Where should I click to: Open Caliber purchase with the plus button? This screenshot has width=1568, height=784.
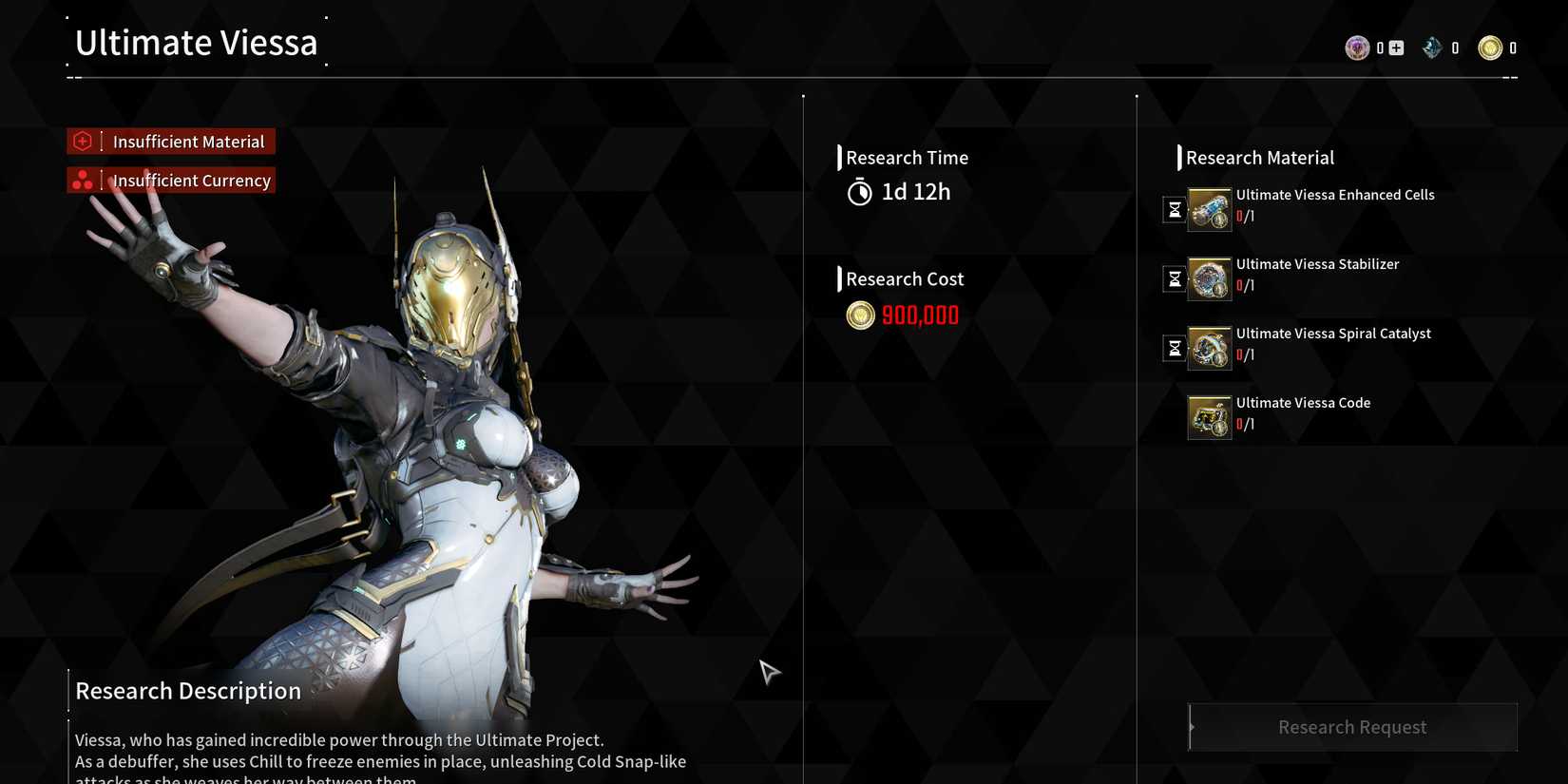coord(1397,48)
